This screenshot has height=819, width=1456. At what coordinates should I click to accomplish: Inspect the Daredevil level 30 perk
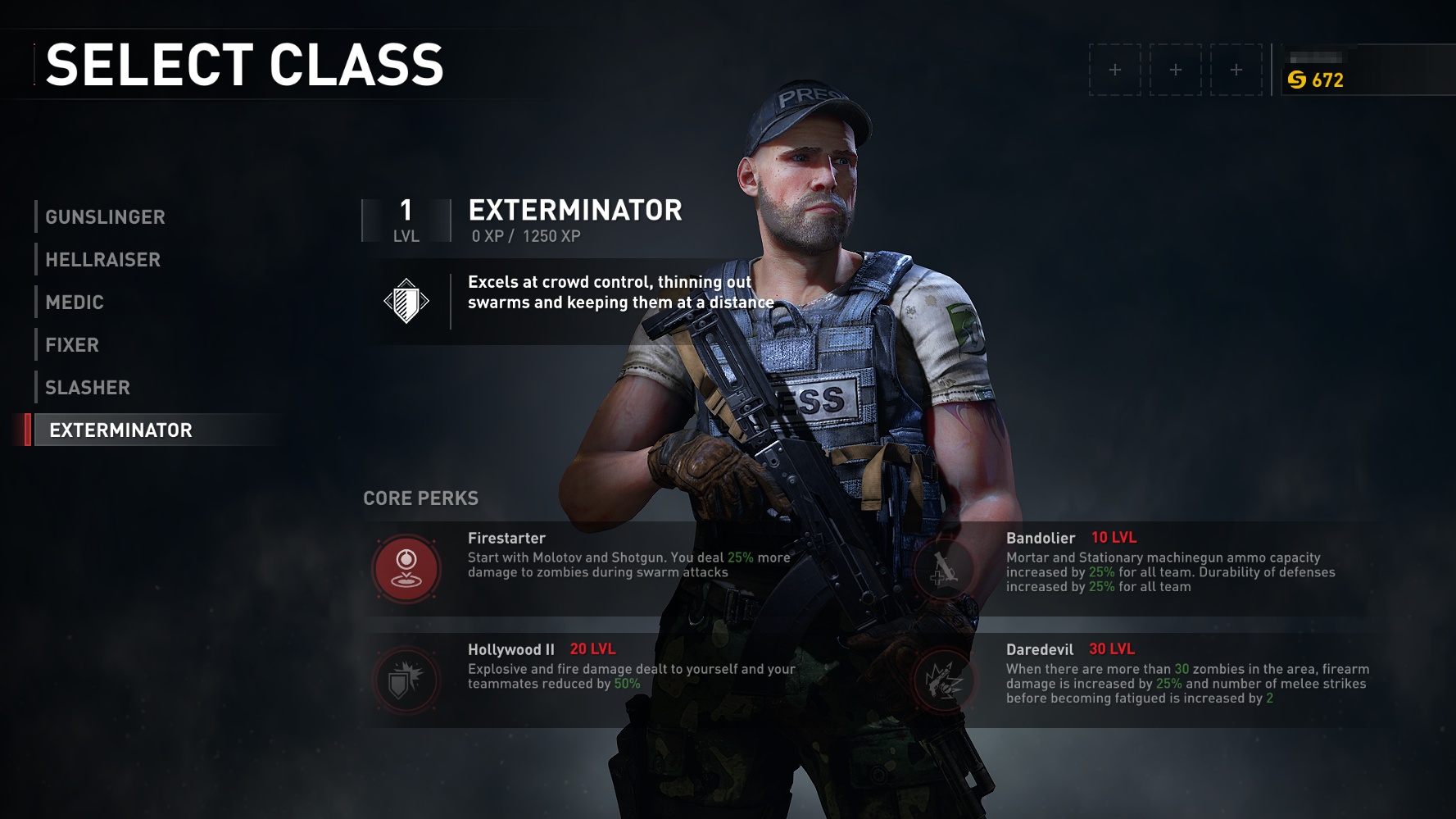(945, 679)
